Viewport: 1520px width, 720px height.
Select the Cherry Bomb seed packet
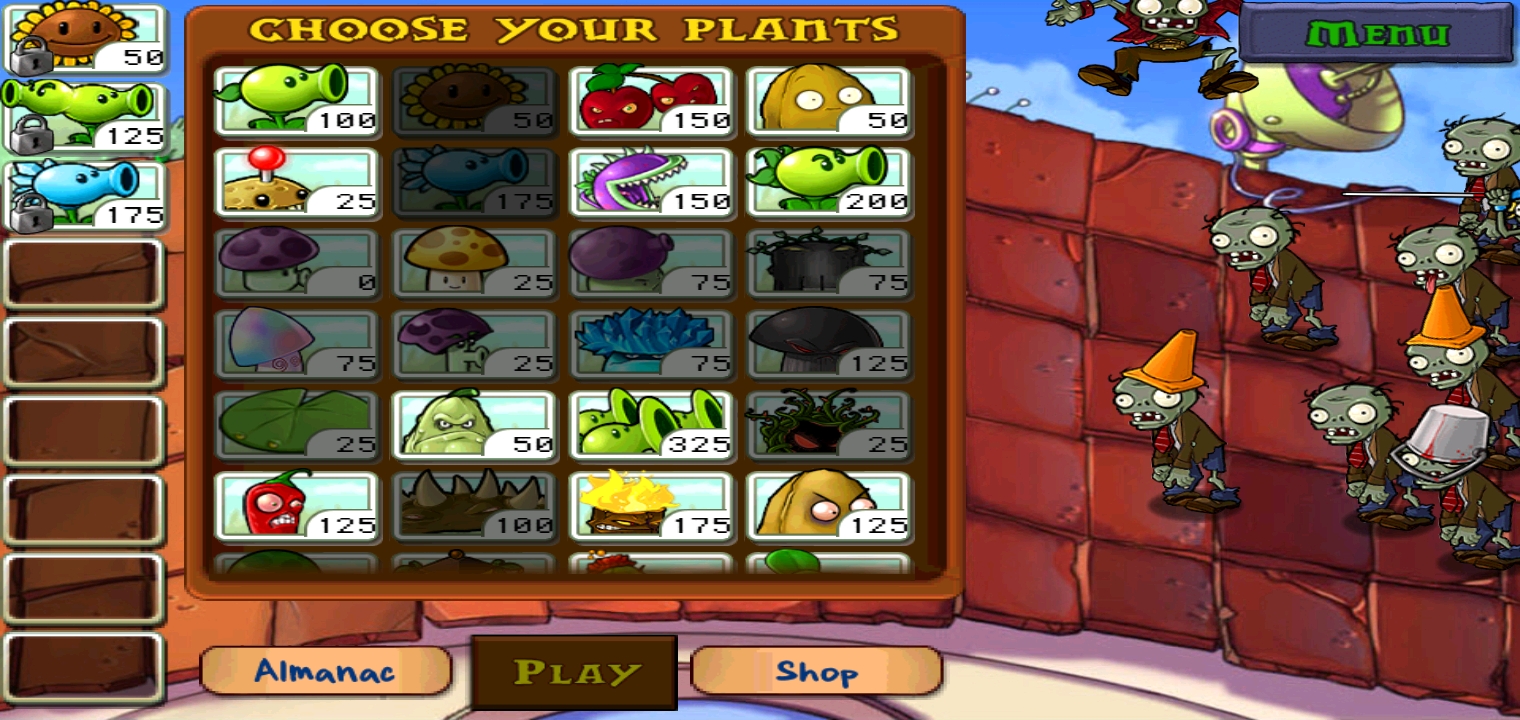click(x=653, y=100)
